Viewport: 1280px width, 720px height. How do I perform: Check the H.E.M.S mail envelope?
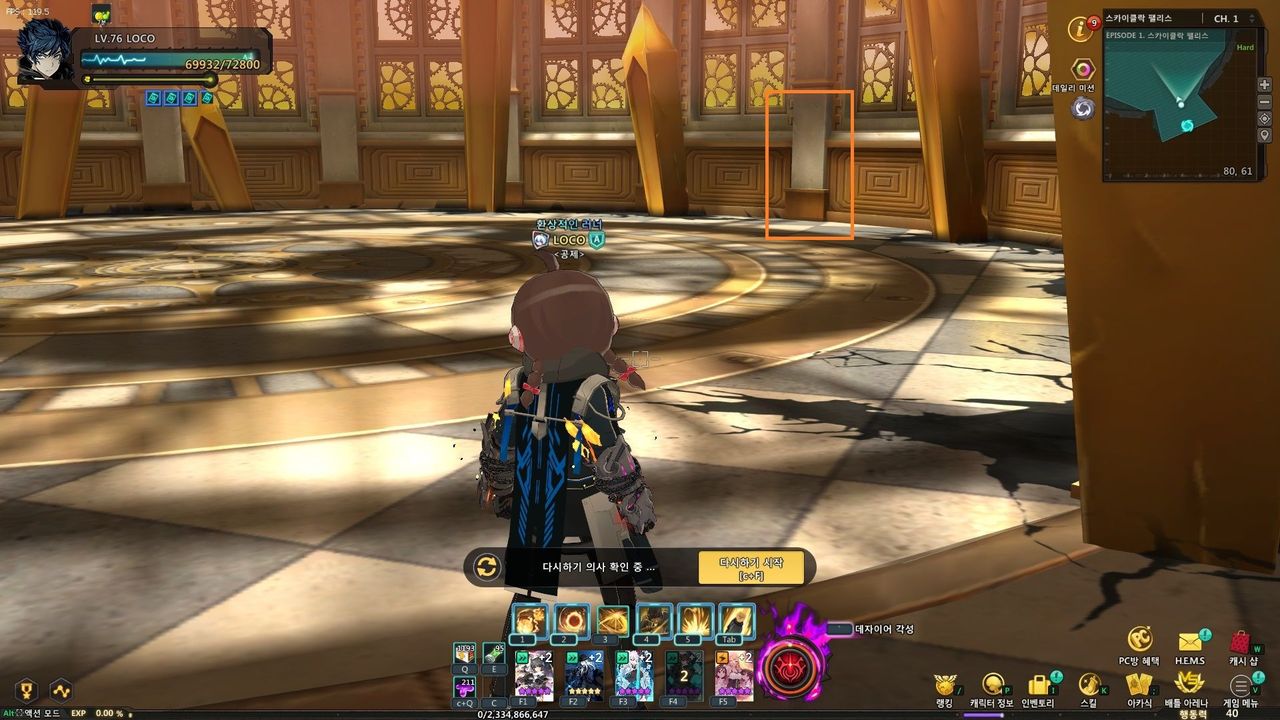1190,642
